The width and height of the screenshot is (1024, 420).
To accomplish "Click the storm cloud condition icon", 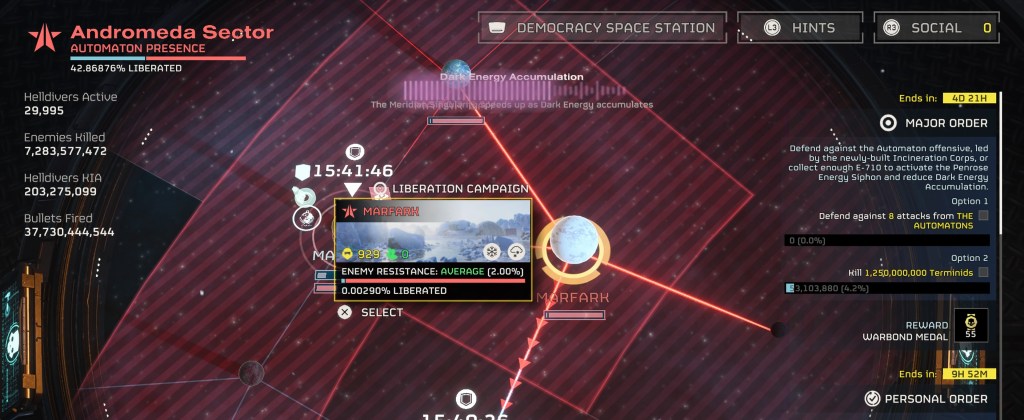I will click(515, 253).
